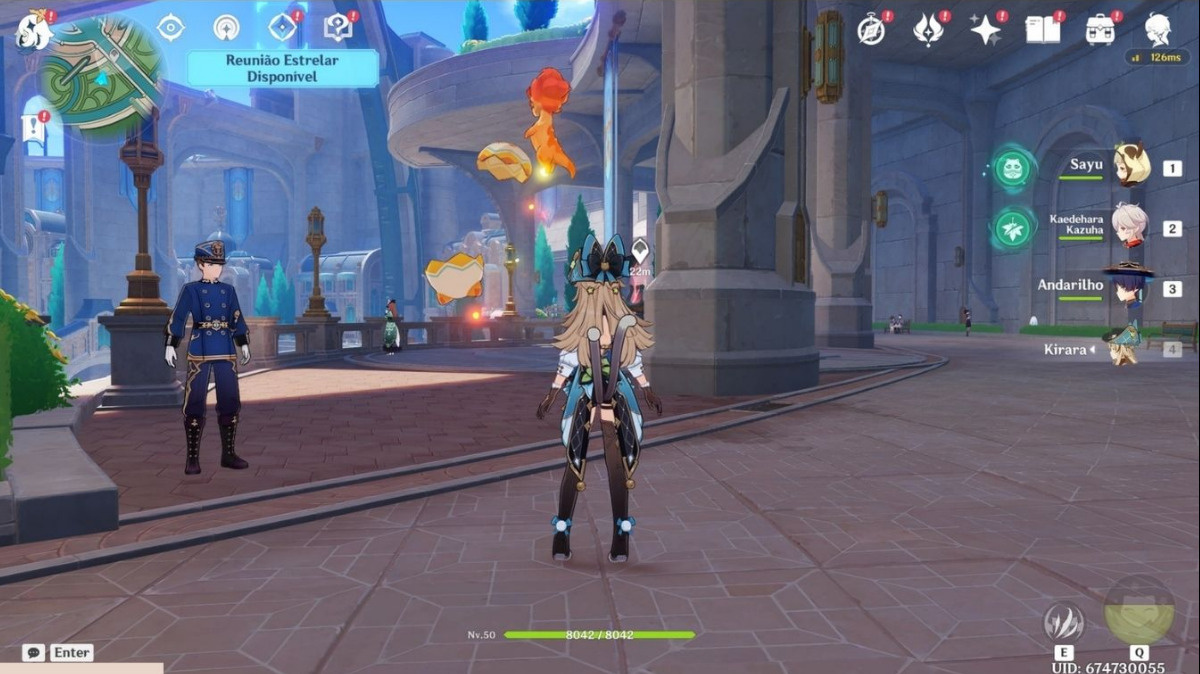This screenshot has height=674, width=1200.
Task: Open the adventurer handbook book icon
Action: point(1043,30)
